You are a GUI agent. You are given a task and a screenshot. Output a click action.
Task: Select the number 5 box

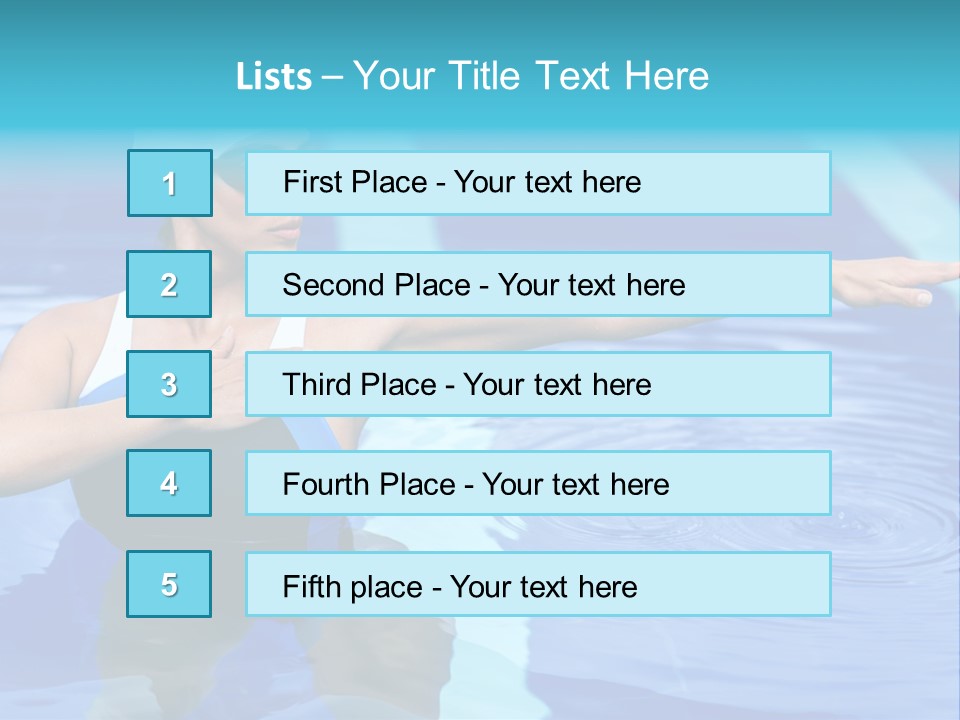pos(169,584)
